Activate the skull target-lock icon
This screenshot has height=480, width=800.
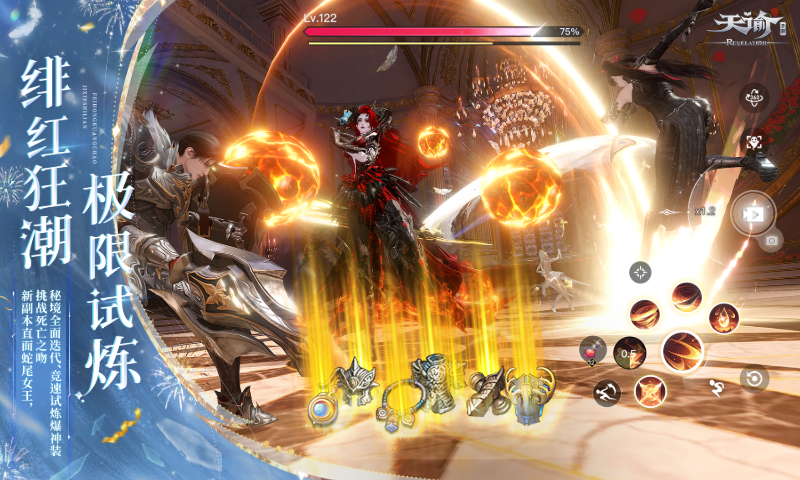click(x=753, y=143)
